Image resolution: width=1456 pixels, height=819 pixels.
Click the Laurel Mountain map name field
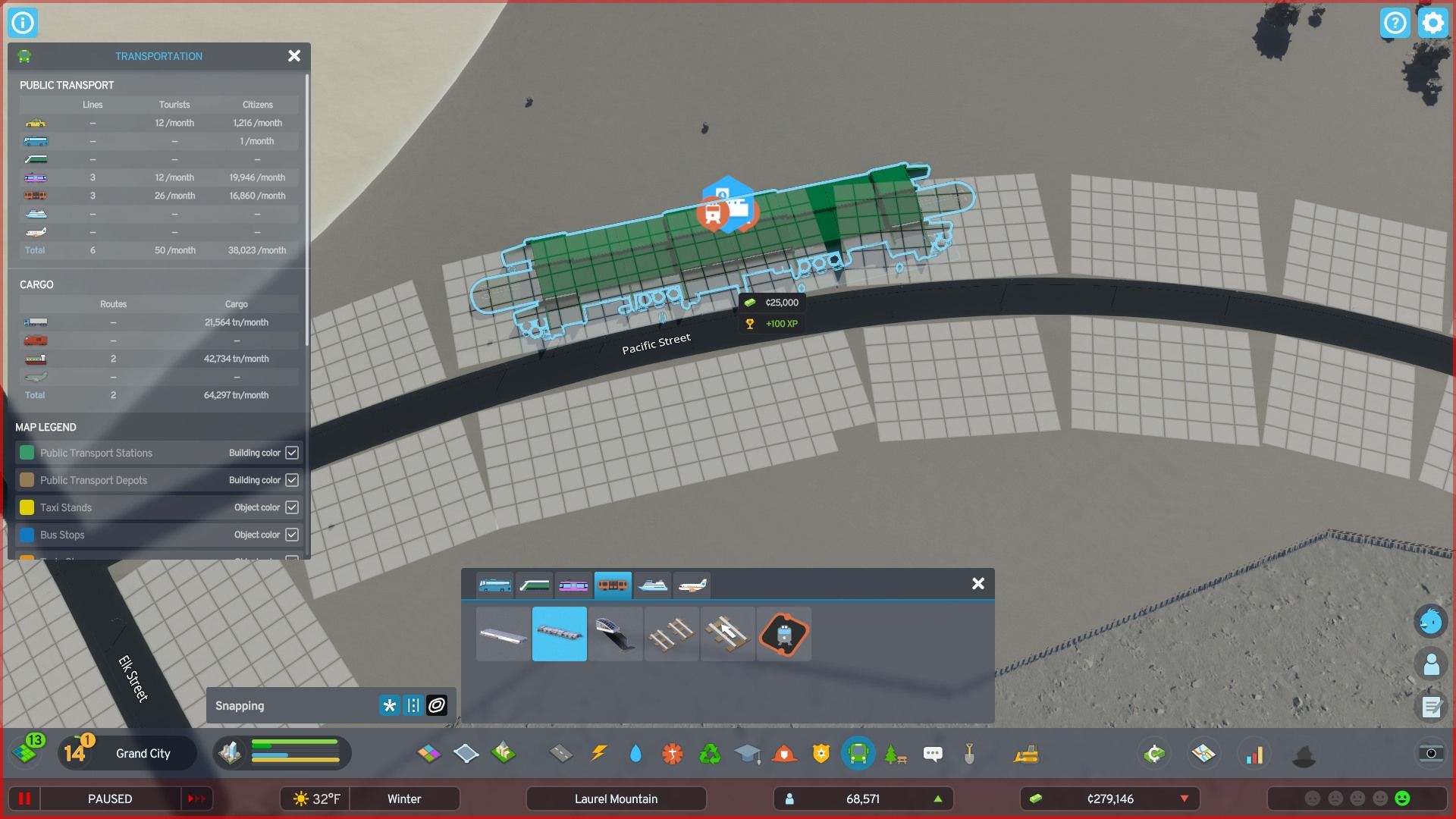pyautogui.click(x=616, y=799)
